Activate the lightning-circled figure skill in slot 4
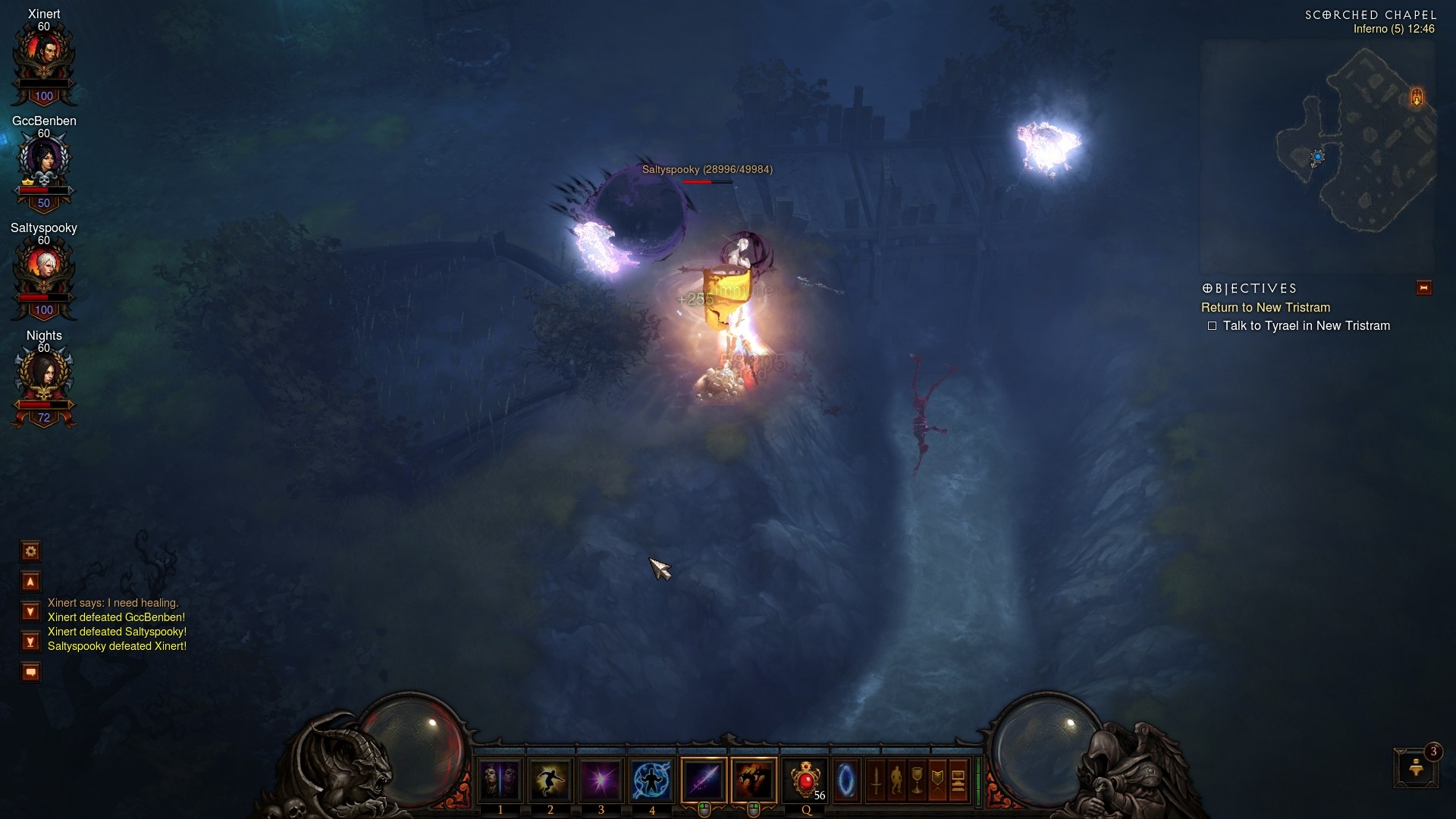The height and width of the screenshot is (819, 1456). coord(651,780)
